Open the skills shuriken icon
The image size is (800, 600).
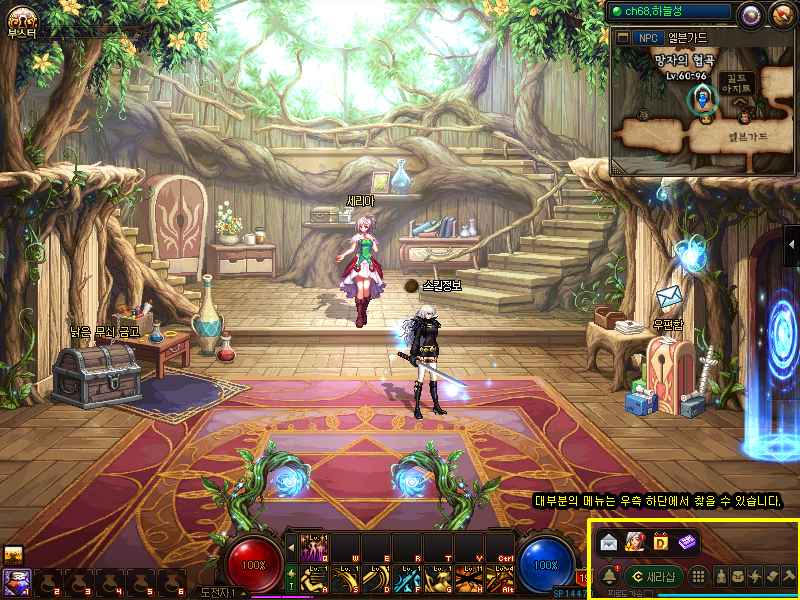click(x=755, y=576)
